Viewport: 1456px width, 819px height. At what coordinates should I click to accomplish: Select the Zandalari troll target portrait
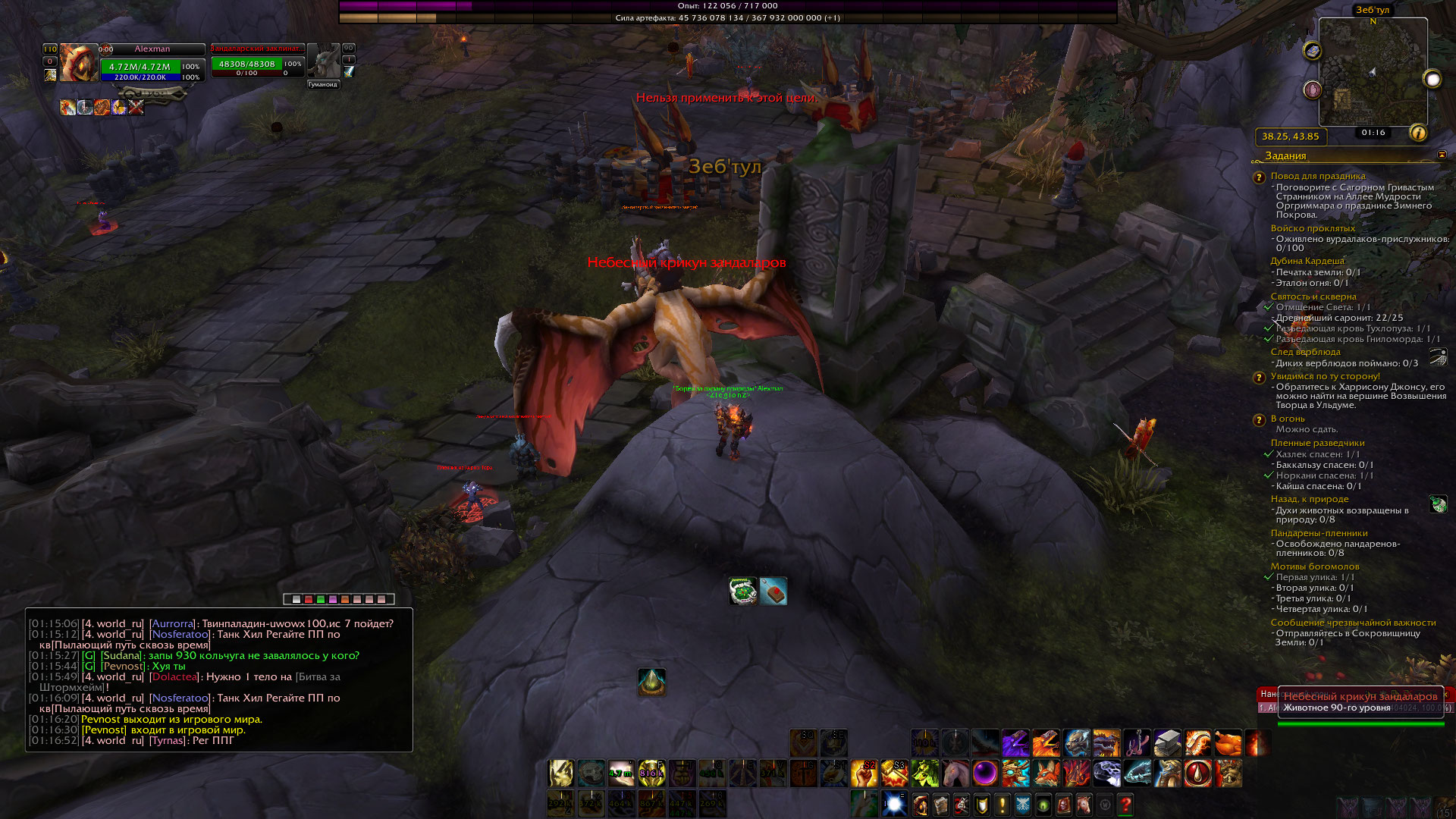coord(323,60)
